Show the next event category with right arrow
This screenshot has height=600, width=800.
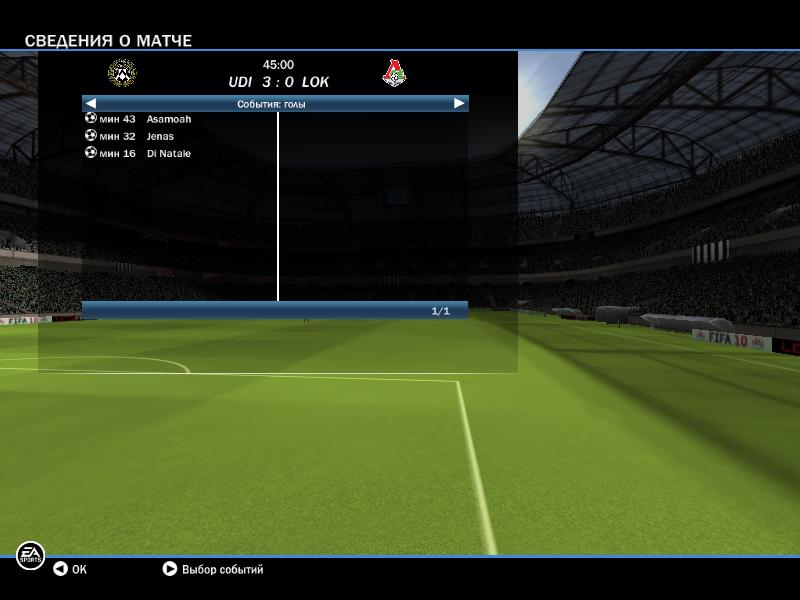click(x=459, y=103)
